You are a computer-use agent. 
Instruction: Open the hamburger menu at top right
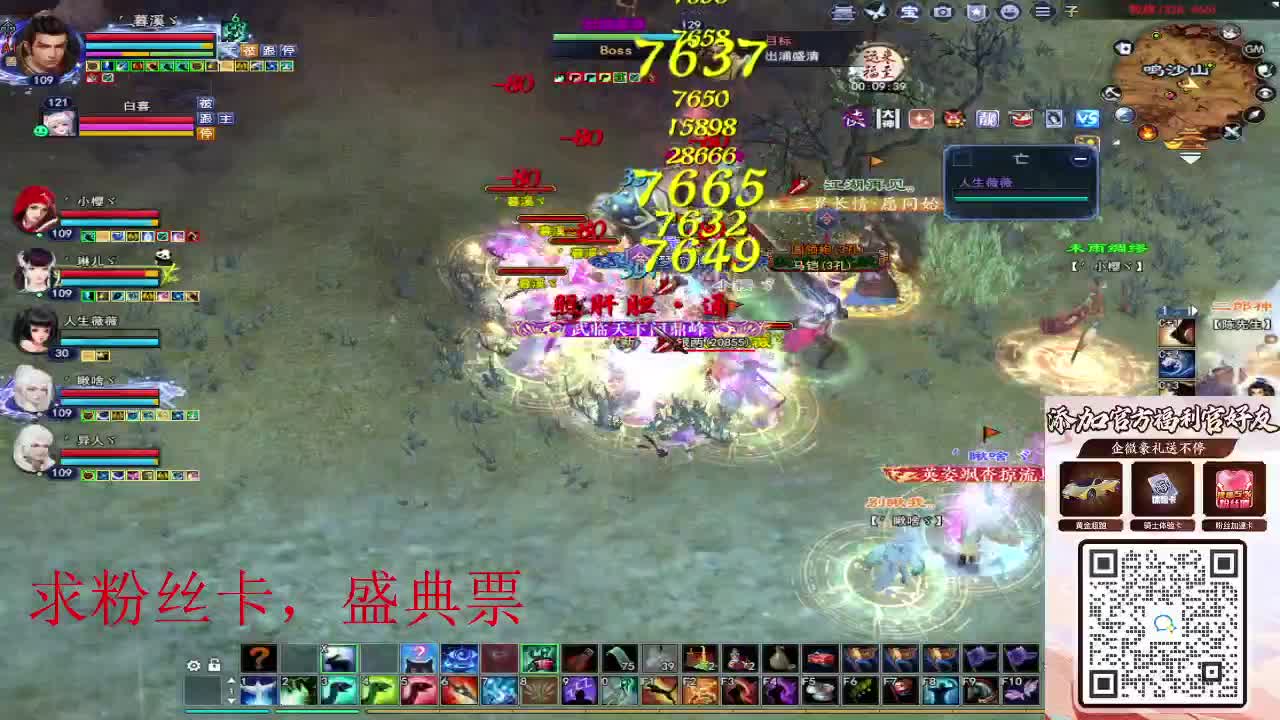click(1043, 12)
